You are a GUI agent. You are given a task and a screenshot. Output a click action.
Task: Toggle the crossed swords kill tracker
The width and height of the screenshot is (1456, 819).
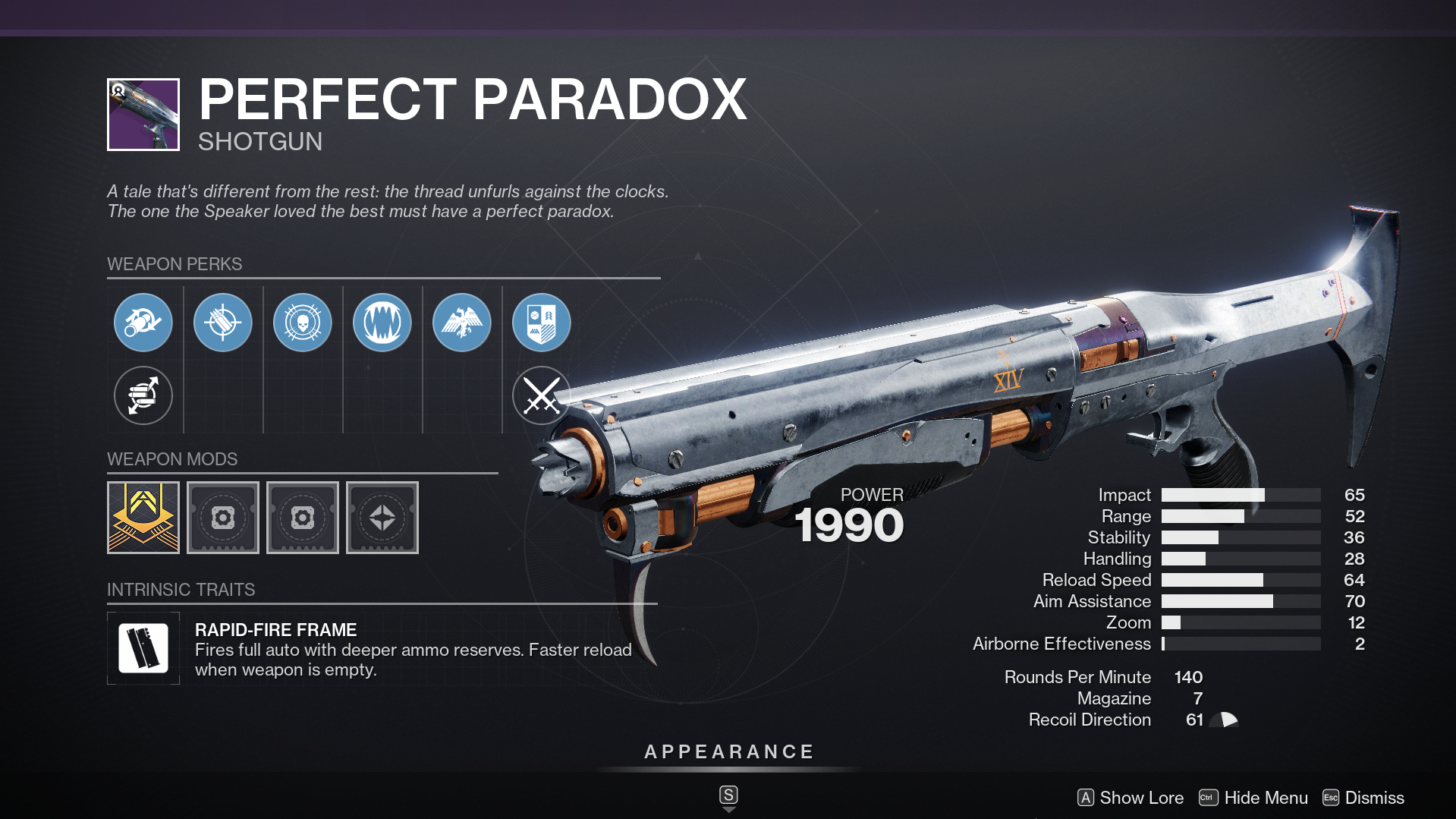[x=541, y=395]
